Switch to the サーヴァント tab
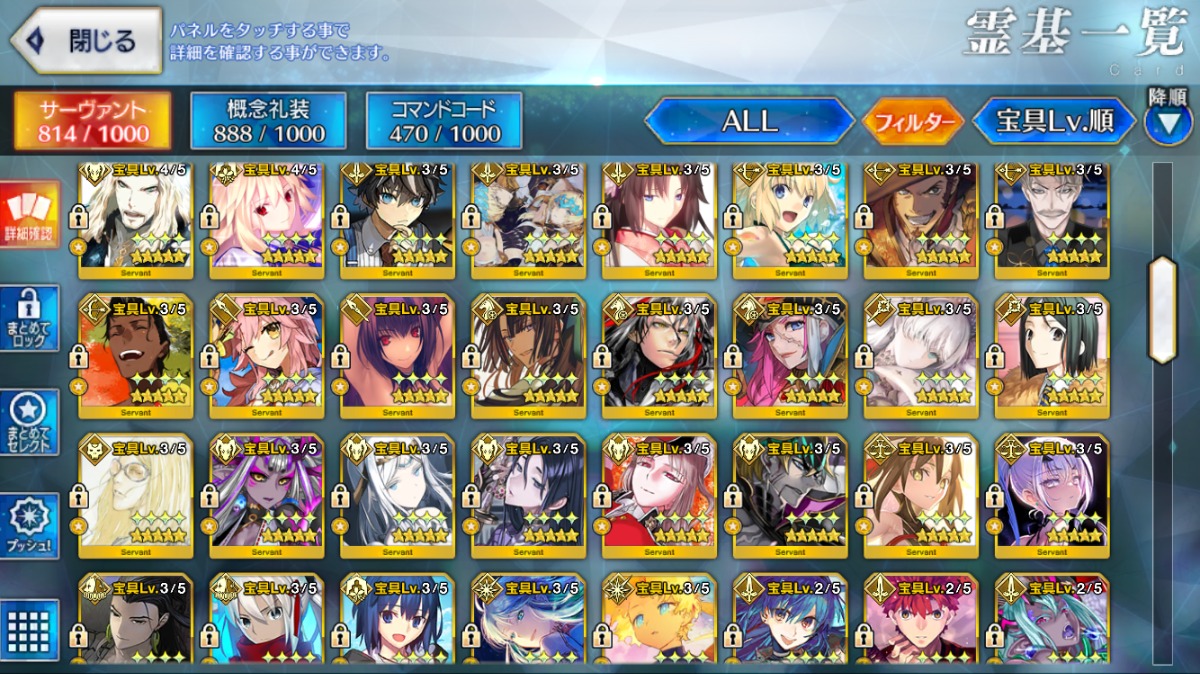This screenshot has width=1200, height=674. pyautogui.click(x=92, y=121)
